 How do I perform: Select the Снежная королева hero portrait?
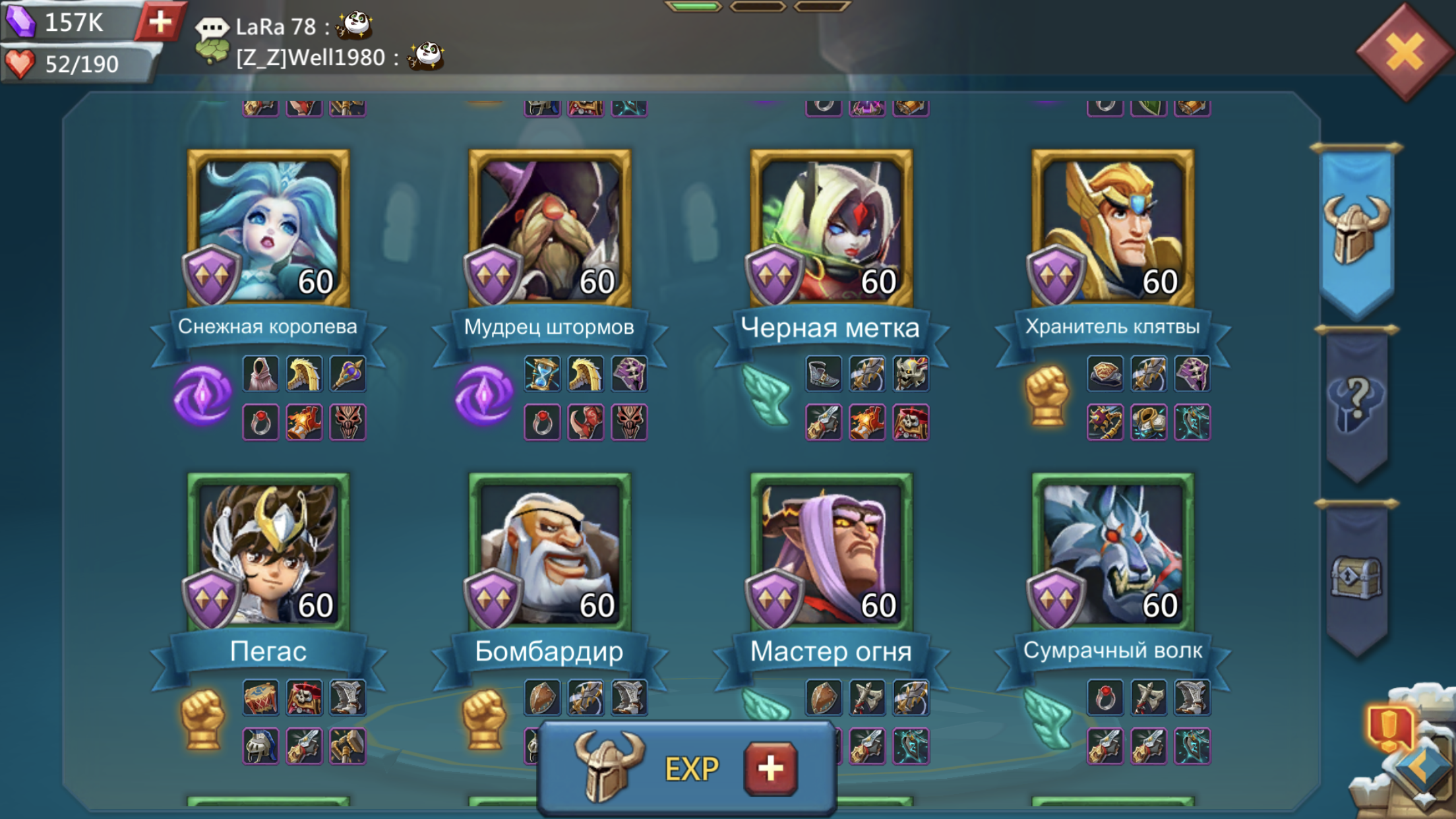pos(268,229)
